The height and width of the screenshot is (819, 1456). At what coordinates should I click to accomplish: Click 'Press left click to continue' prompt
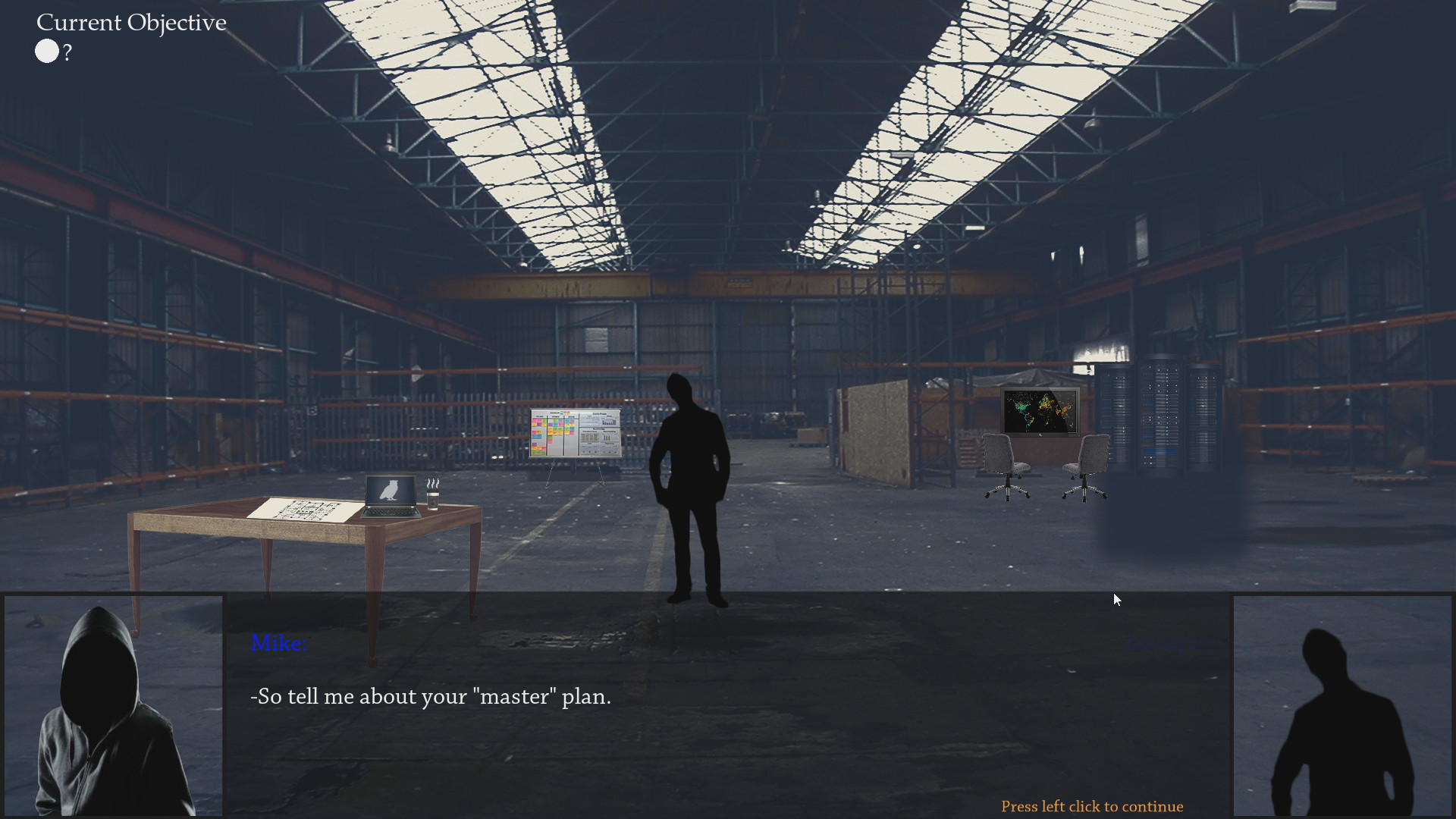click(x=1092, y=806)
